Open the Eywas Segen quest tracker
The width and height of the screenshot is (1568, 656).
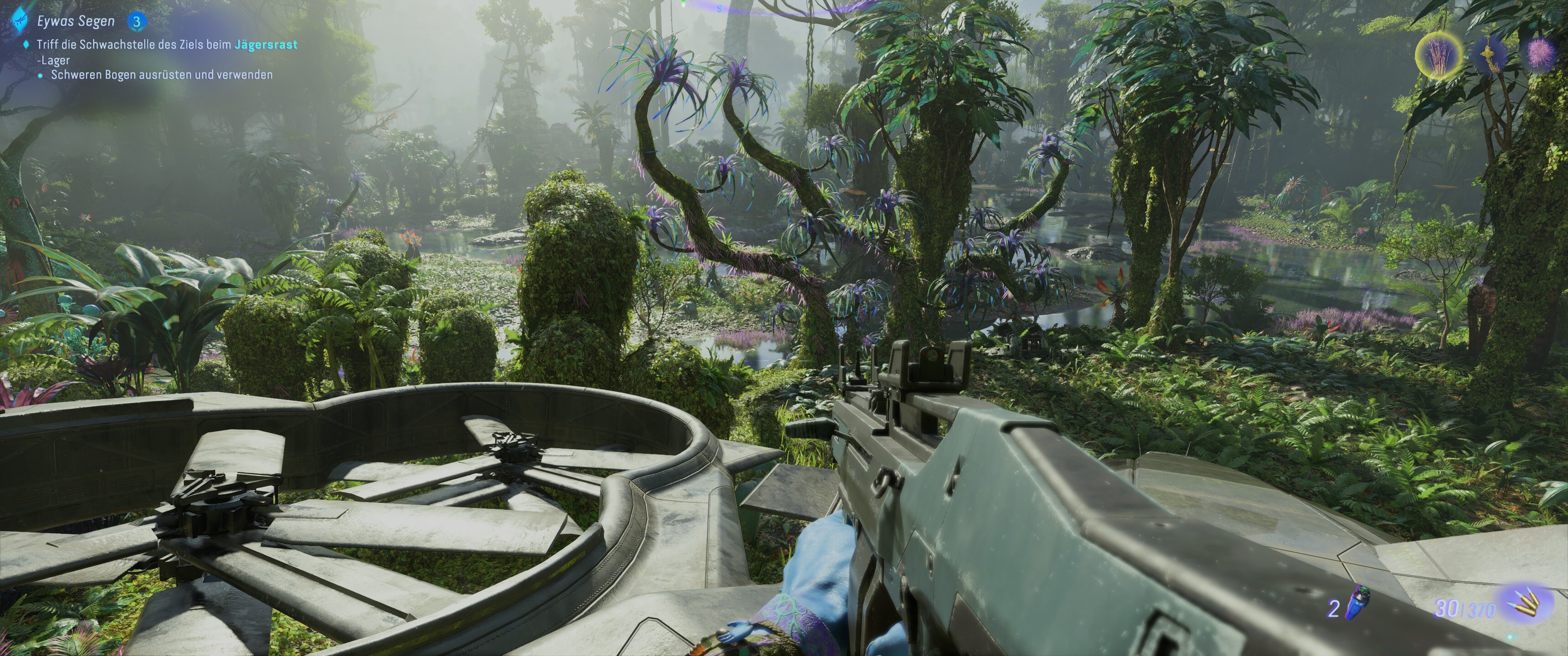click(x=76, y=21)
